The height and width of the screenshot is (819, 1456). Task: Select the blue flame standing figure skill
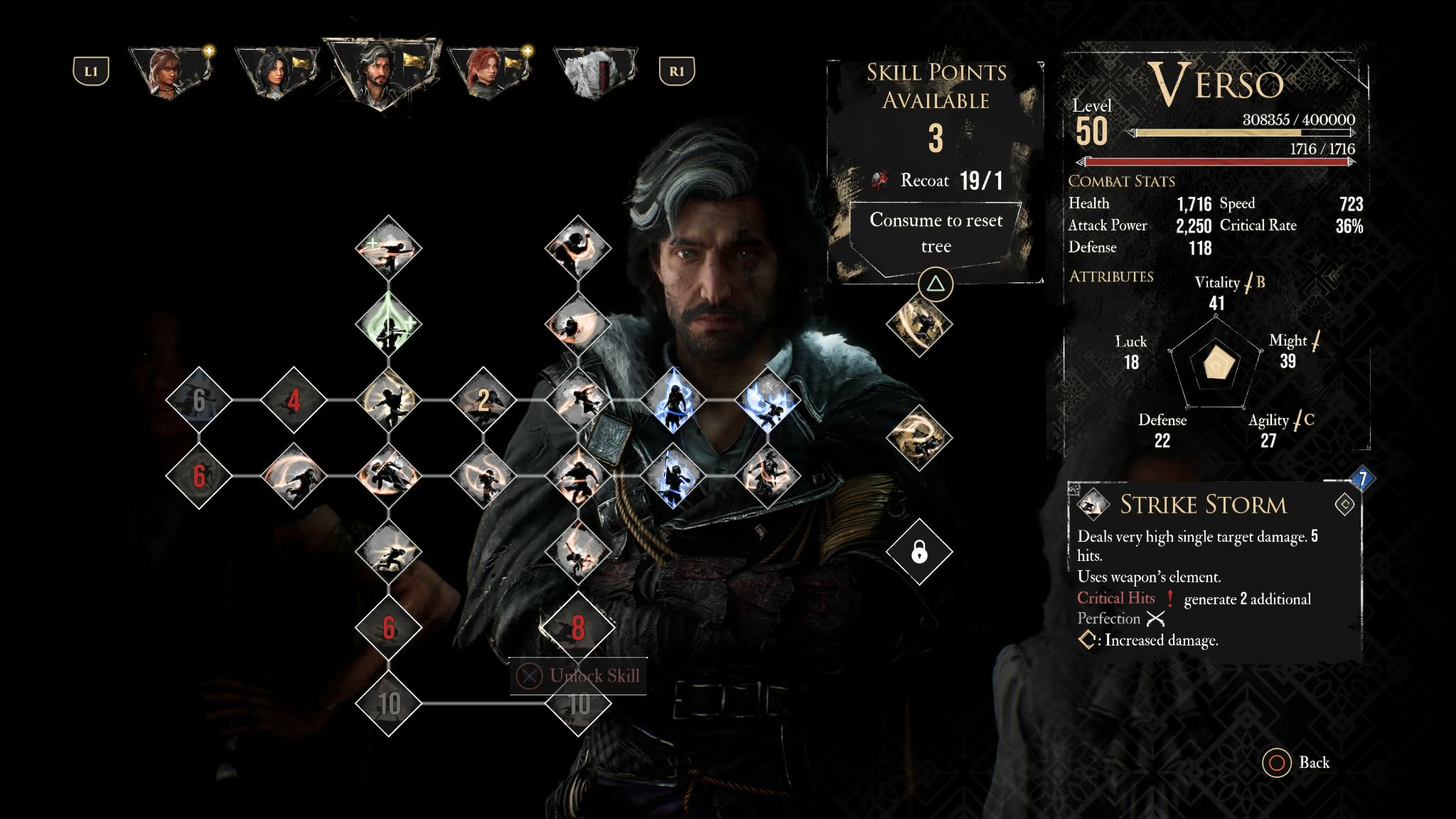point(673,400)
